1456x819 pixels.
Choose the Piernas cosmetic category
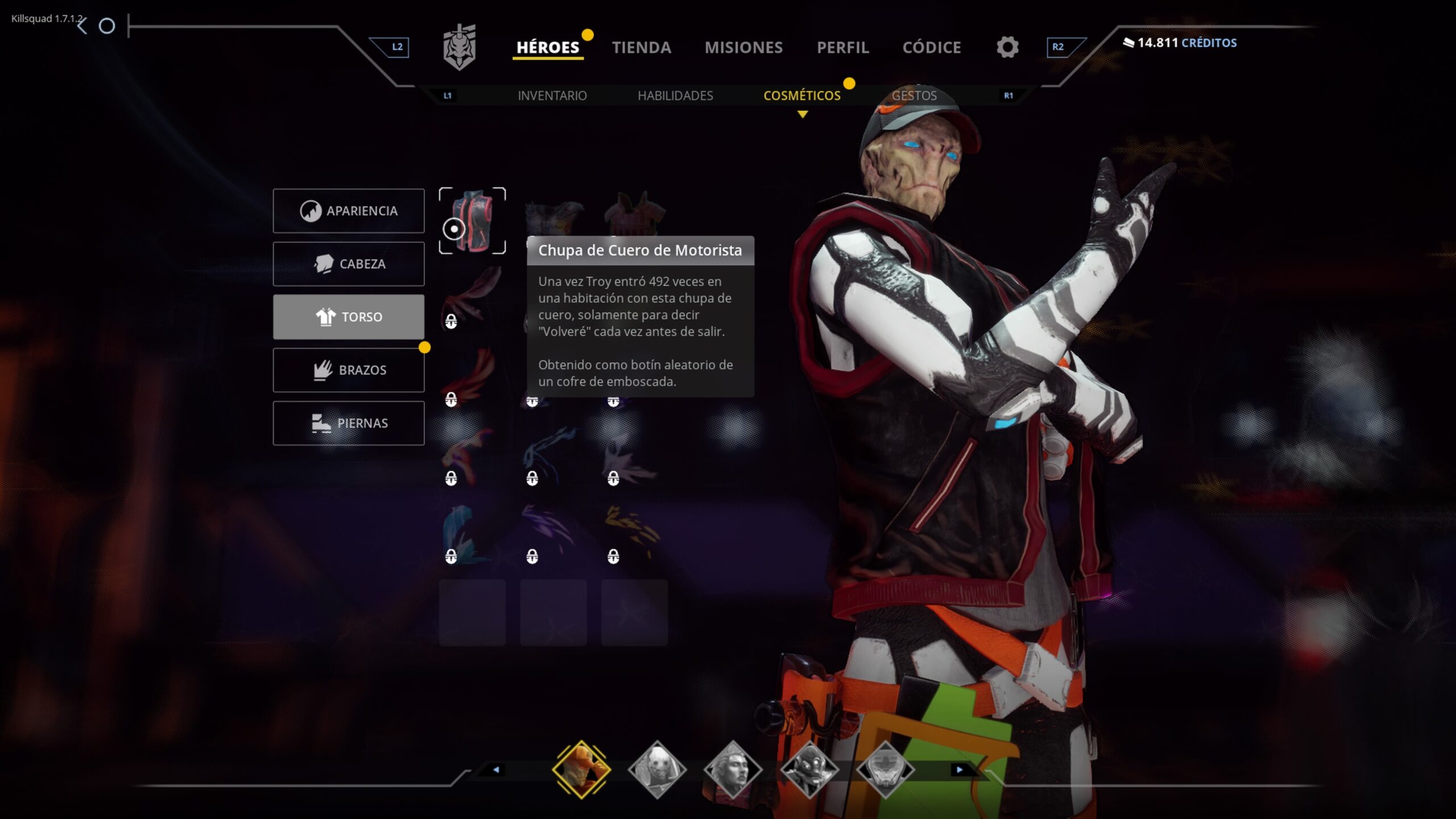[349, 423]
